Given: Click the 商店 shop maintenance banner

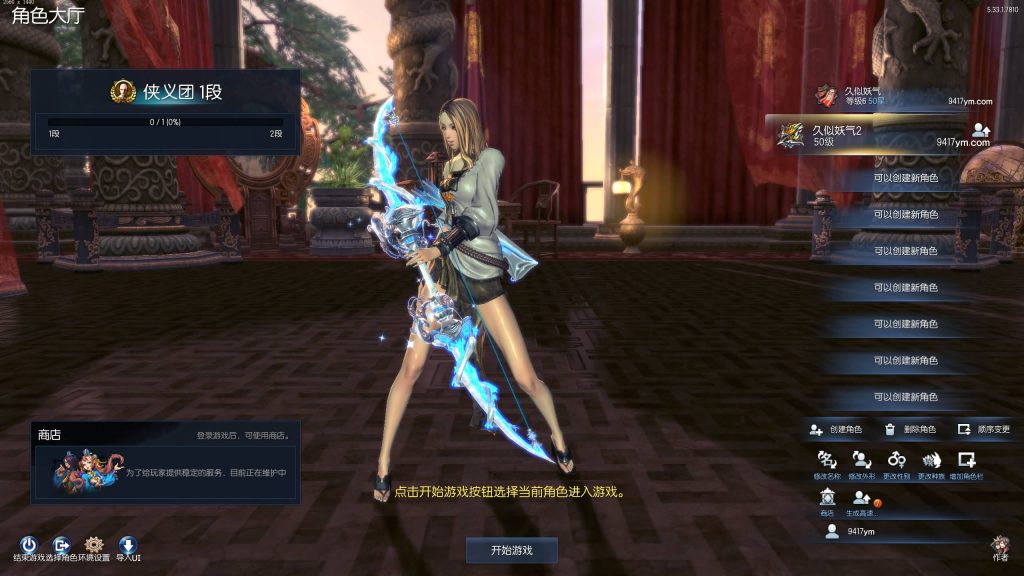Looking at the screenshot, I should (x=166, y=471).
